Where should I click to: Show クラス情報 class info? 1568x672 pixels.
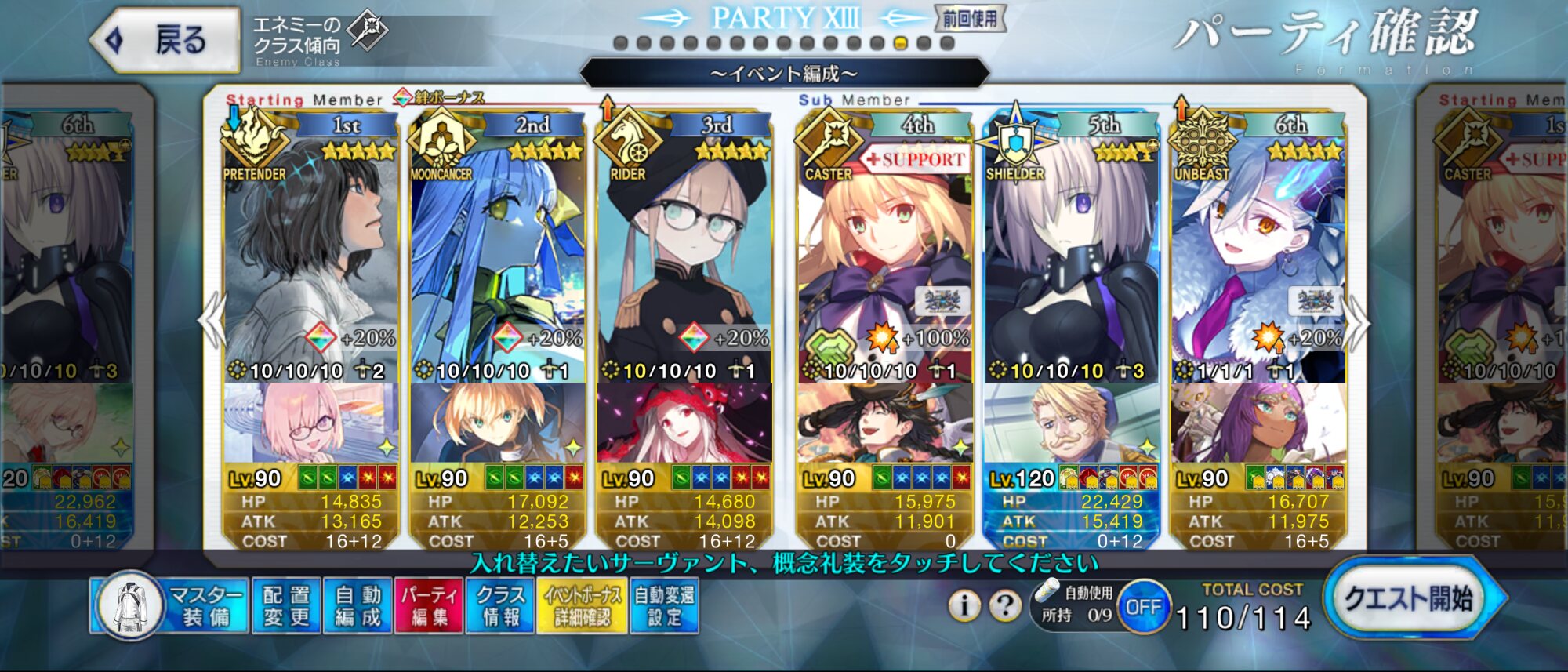[x=500, y=605]
